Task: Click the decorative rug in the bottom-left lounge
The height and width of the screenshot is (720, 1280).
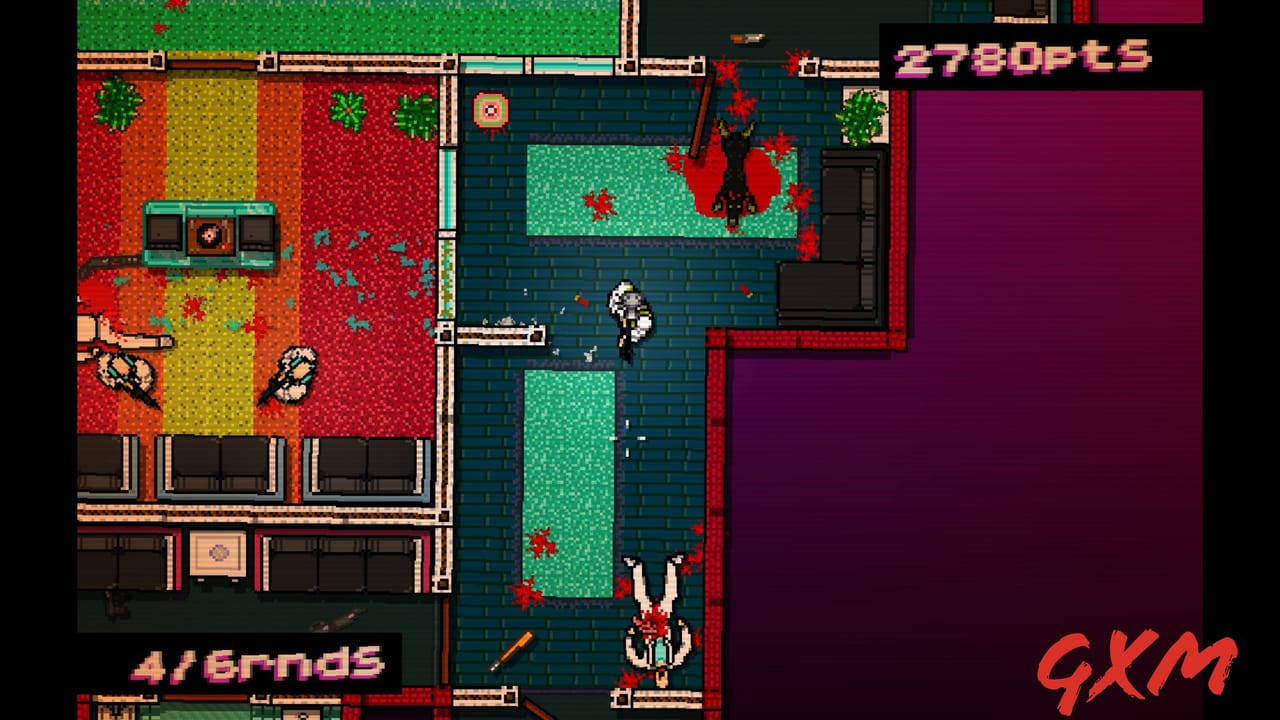Action: click(x=217, y=553)
